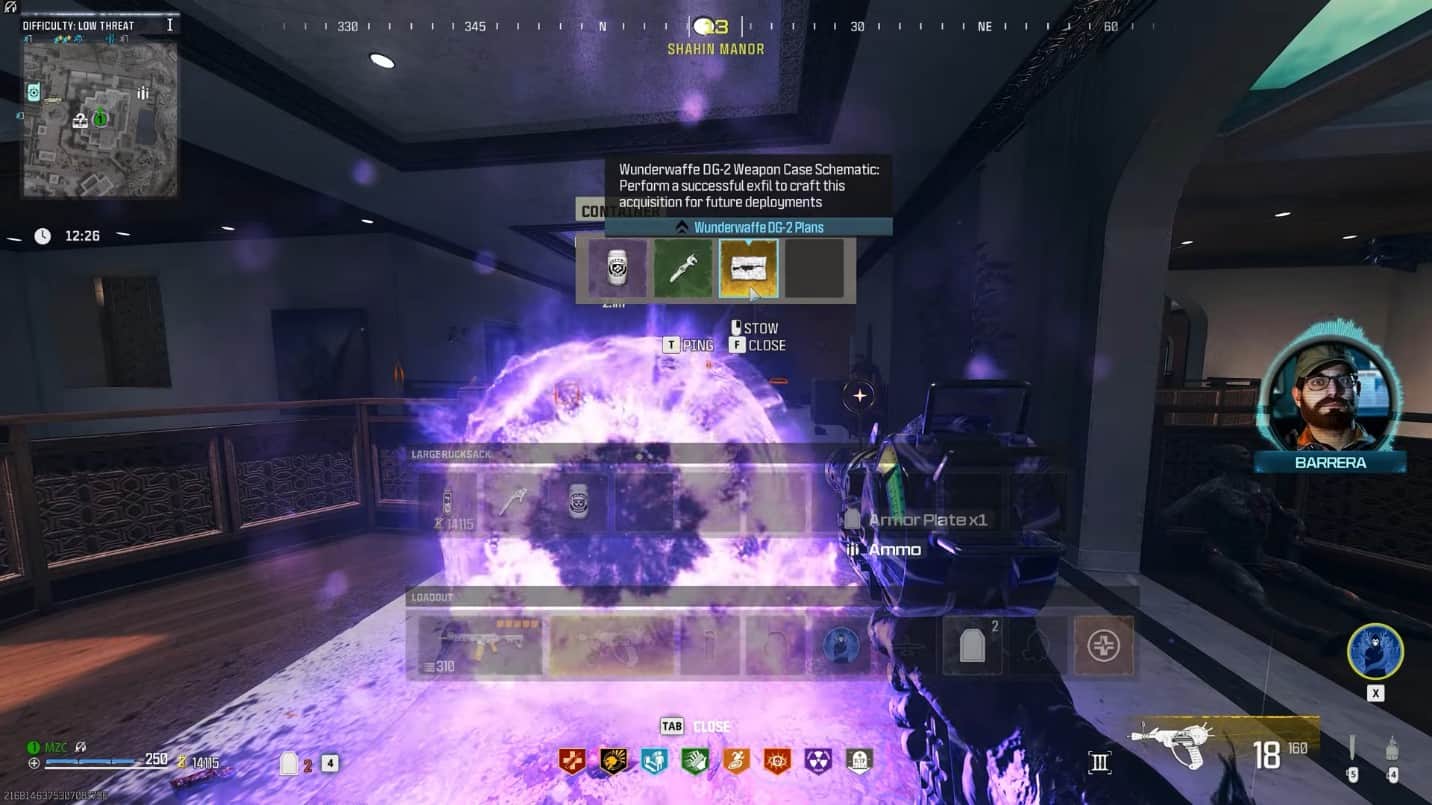Click the empty fourth container slot
Screen dimensions: 1432x805
[816, 267]
